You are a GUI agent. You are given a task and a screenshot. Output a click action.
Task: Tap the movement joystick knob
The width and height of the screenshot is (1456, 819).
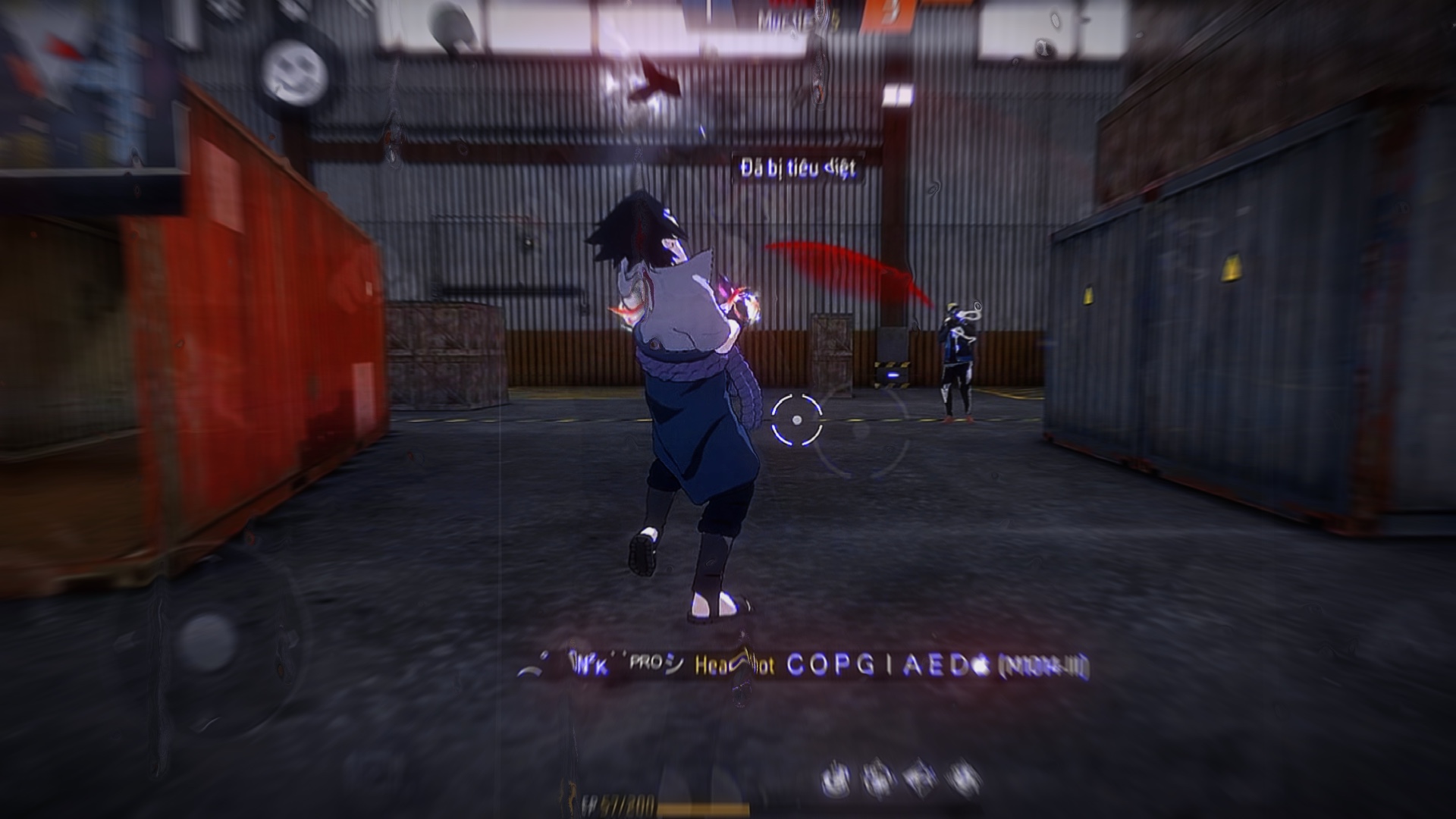[x=208, y=638]
